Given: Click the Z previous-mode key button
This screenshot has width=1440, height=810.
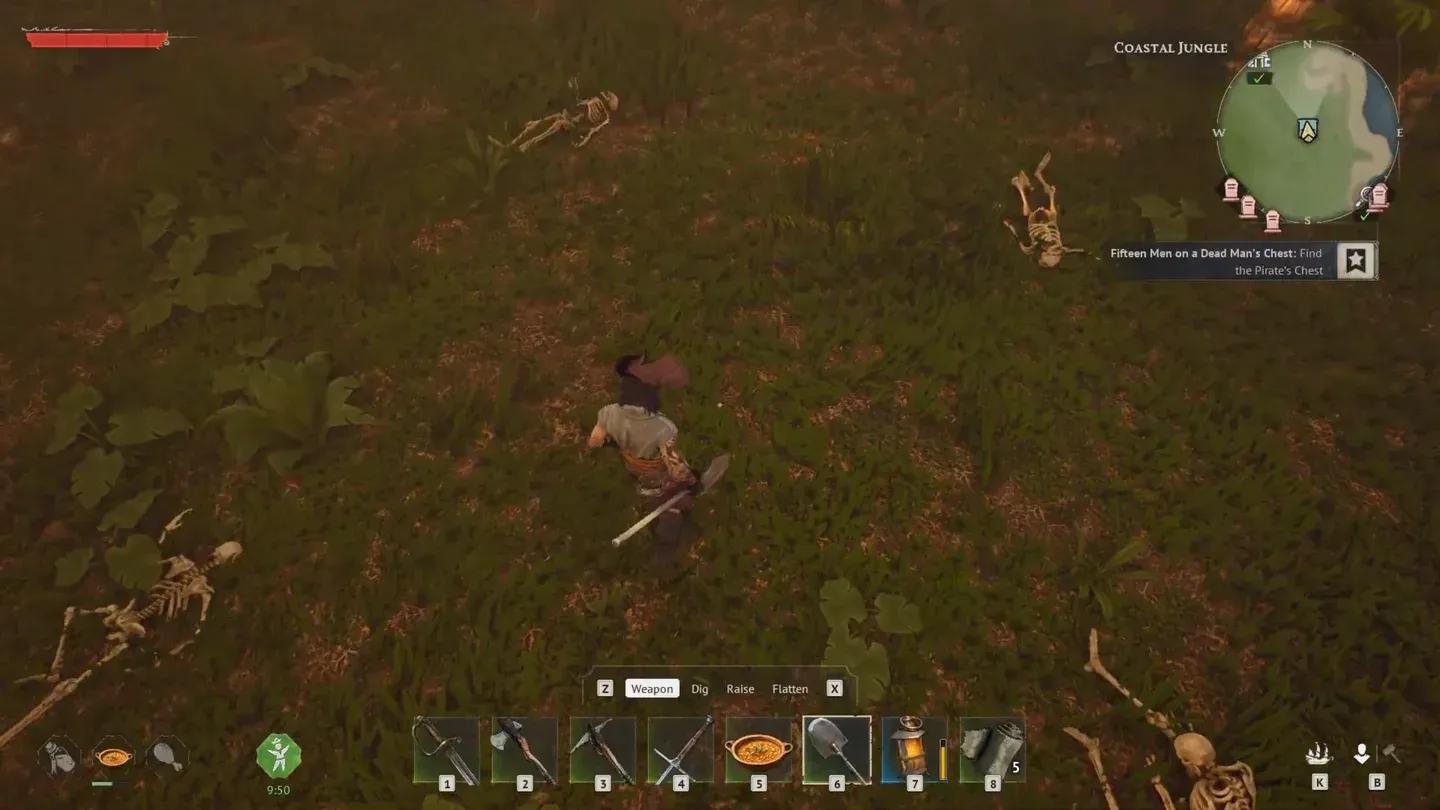Looking at the screenshot, I should click(605, 688).
